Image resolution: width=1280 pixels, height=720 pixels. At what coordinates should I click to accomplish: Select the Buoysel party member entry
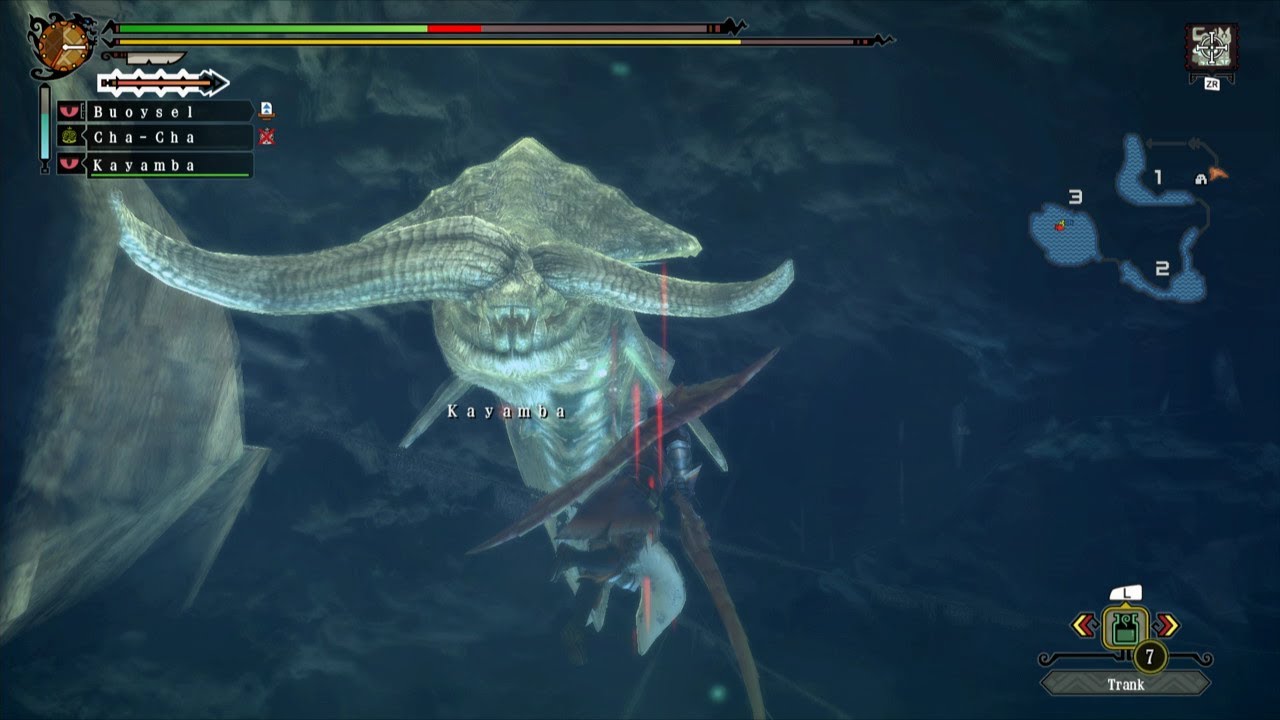tap(160, 111)
